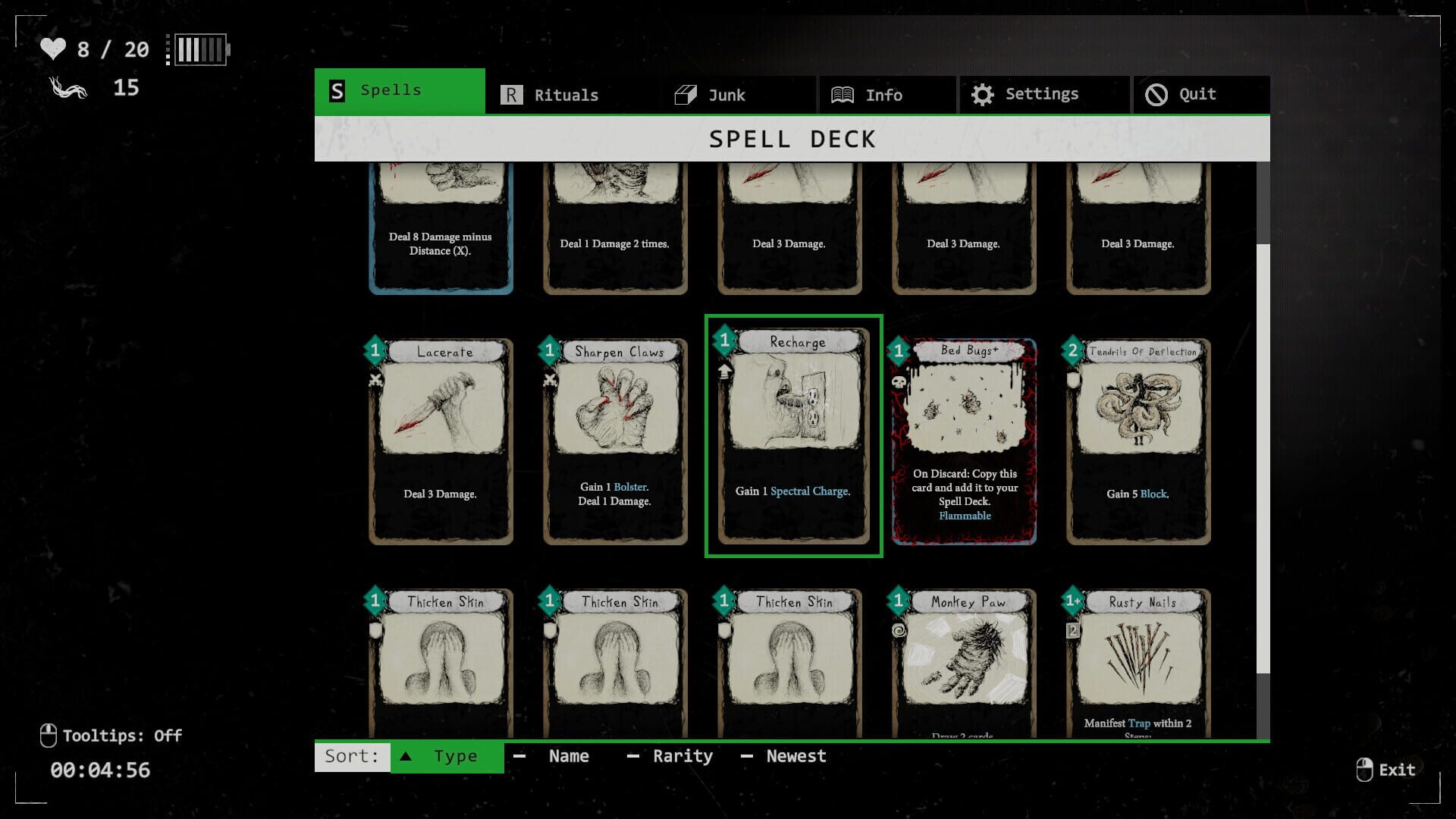Switch to the Rituals tab
1456x819 pixels.
click(566, 94)
